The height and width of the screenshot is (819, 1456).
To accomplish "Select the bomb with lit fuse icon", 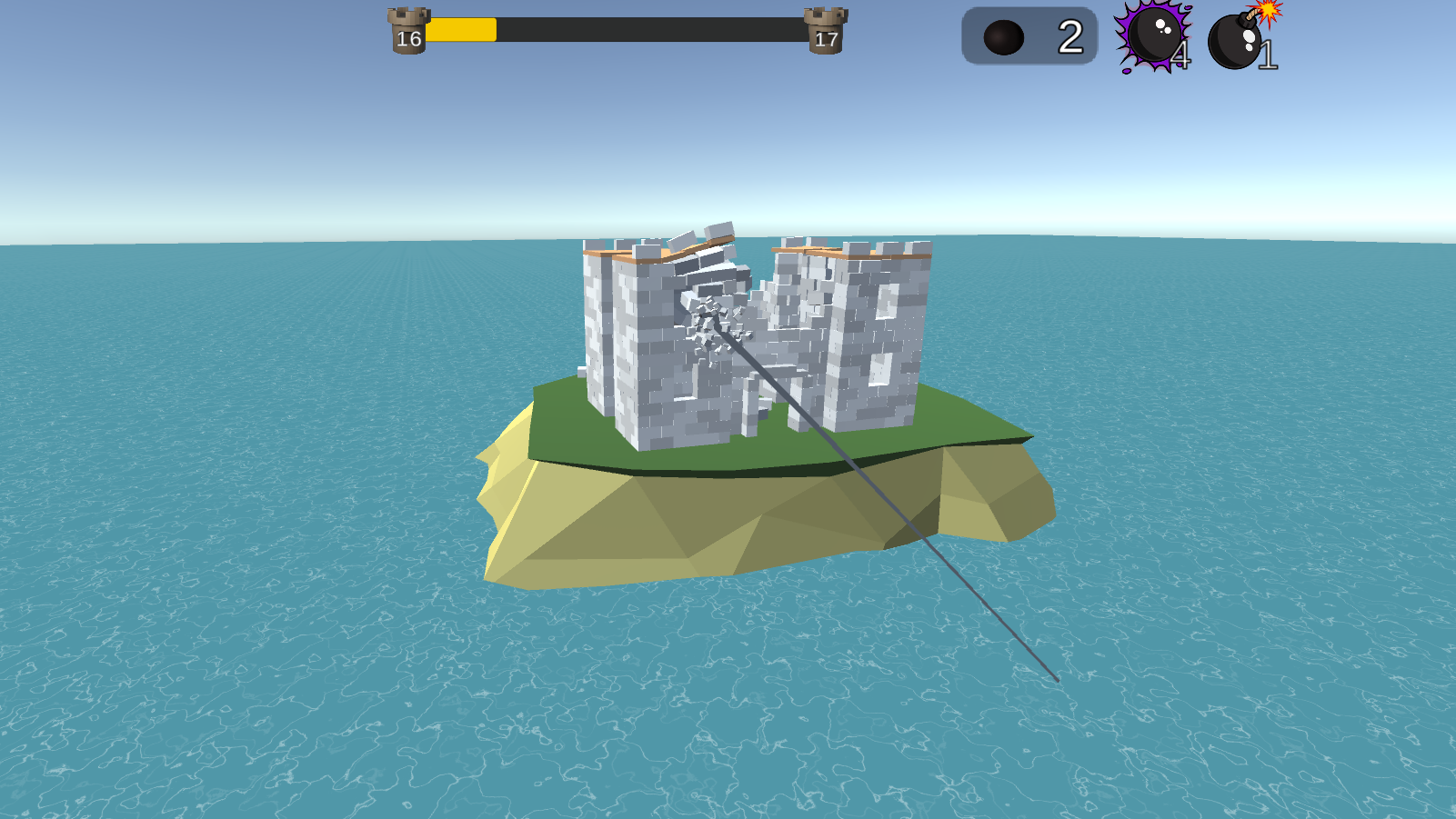I will point(1235,41).
